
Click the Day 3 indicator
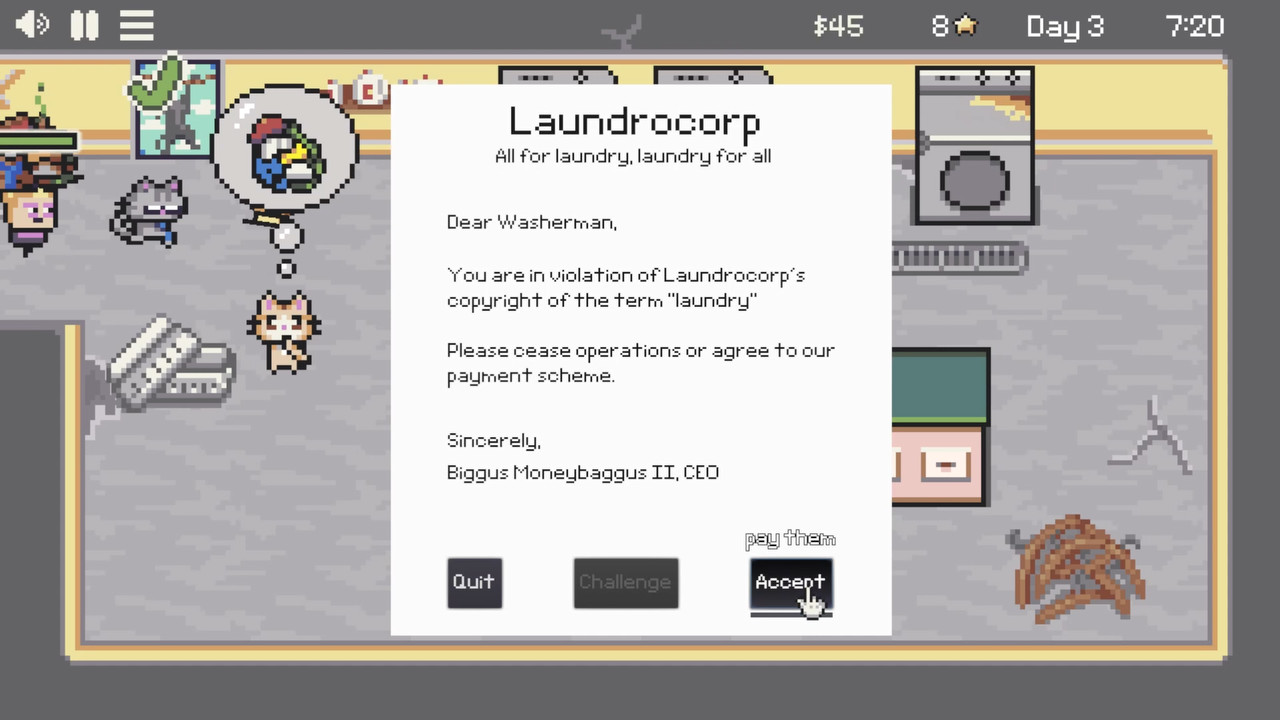click(x=1064, y=26)
